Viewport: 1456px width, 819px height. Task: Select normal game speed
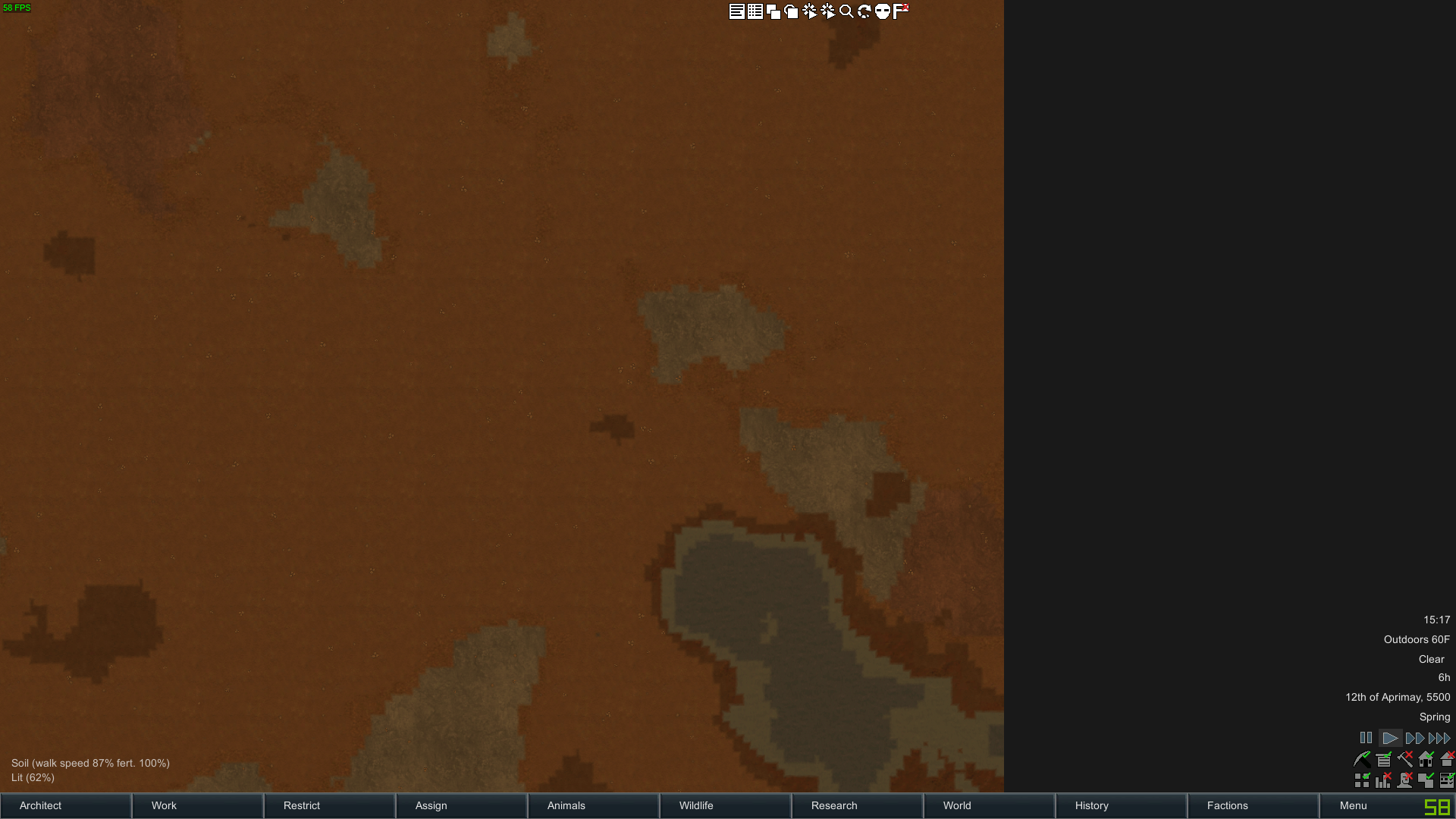[1391, 738]
